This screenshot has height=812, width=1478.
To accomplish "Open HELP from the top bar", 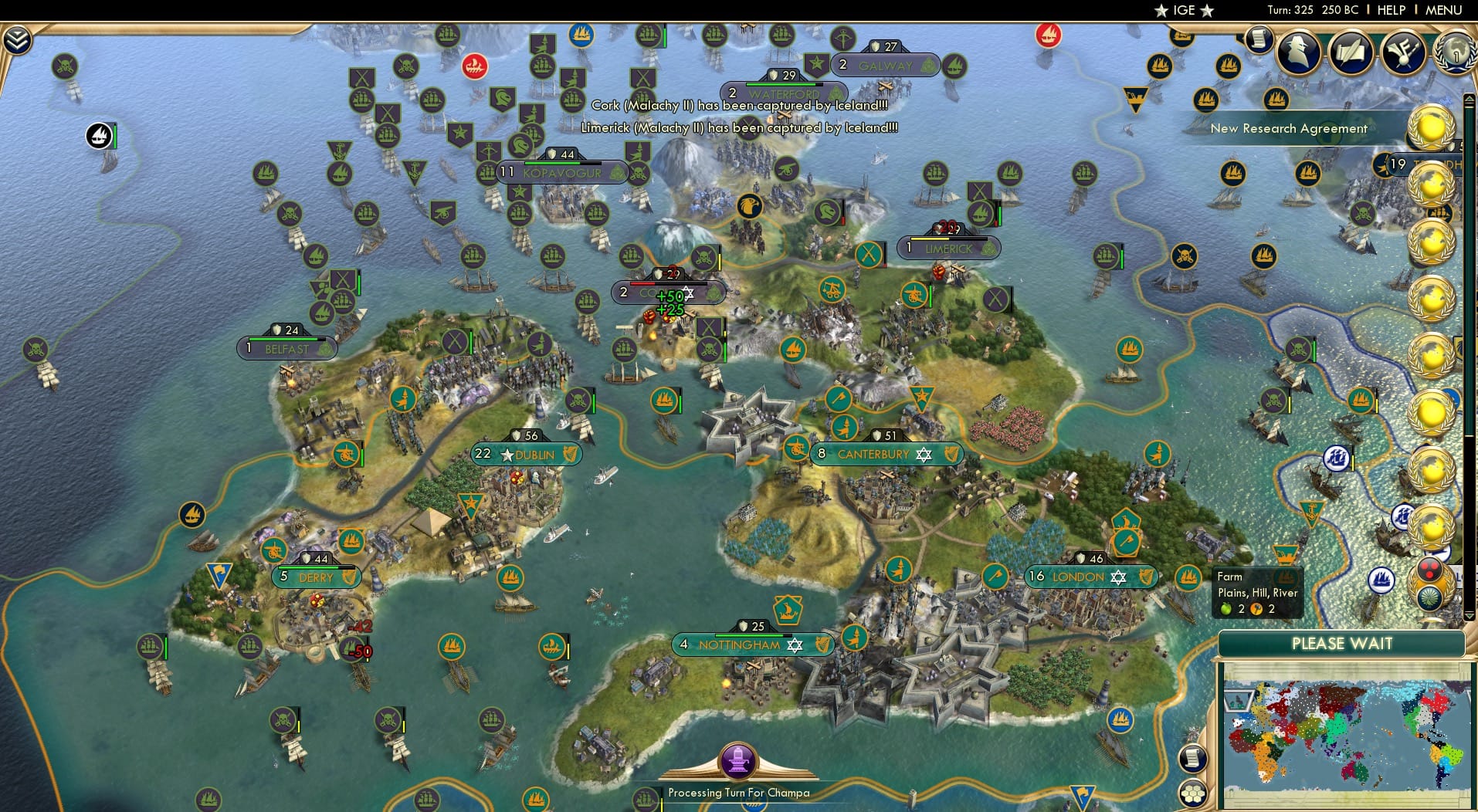I will [x=1391, y=10].
